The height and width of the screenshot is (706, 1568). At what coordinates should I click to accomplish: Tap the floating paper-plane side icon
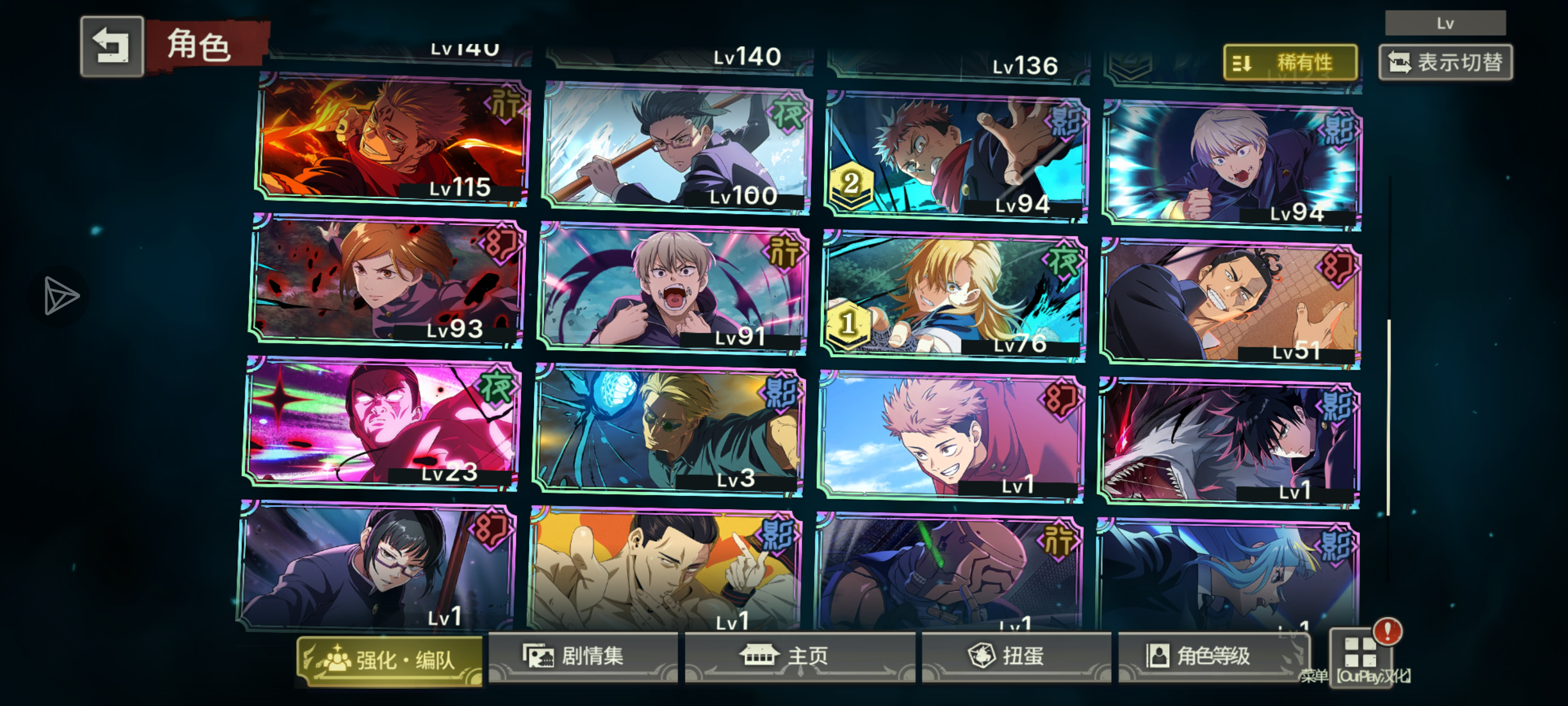coord(60,296)
